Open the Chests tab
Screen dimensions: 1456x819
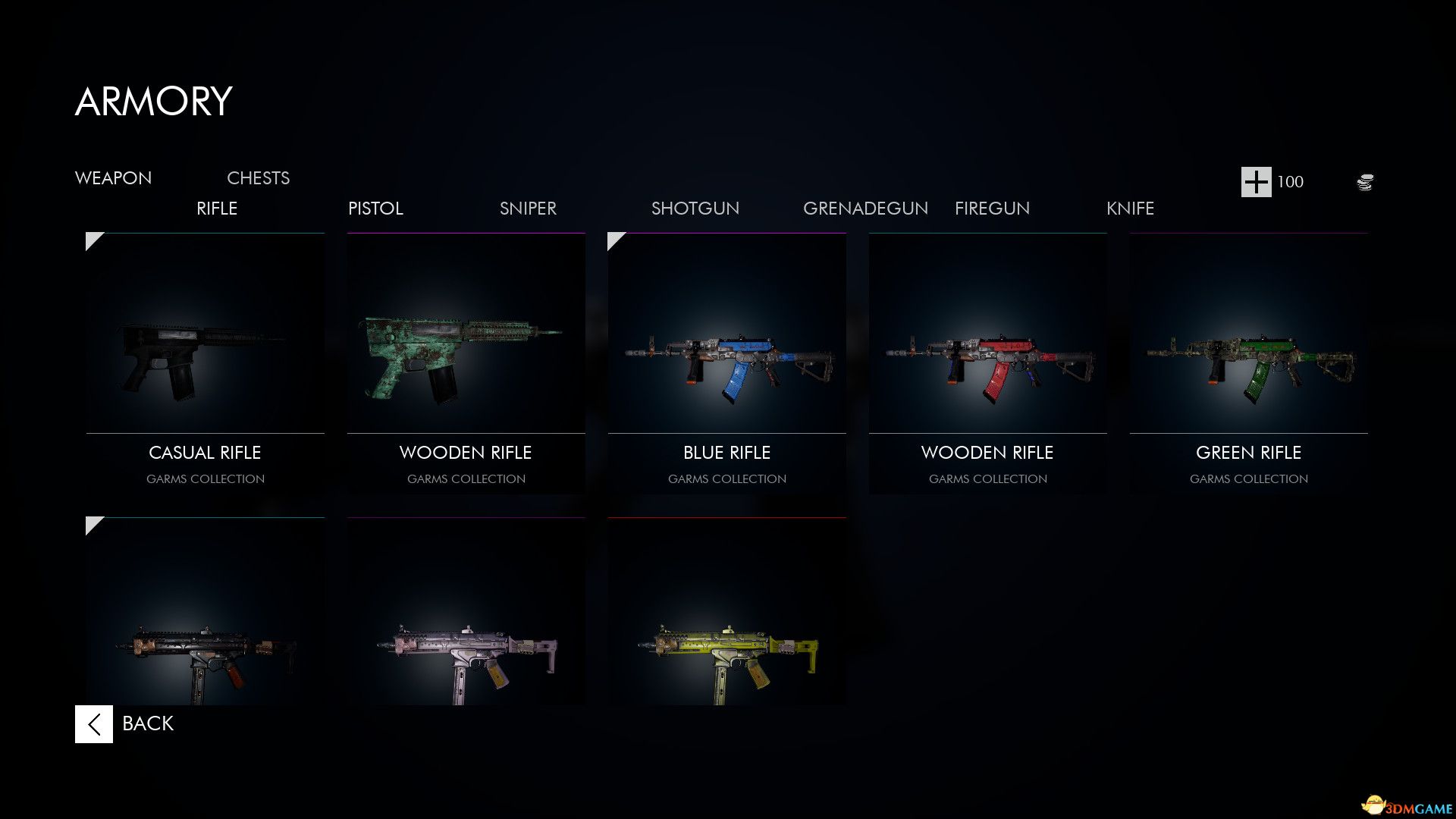(x=258, y=178)
